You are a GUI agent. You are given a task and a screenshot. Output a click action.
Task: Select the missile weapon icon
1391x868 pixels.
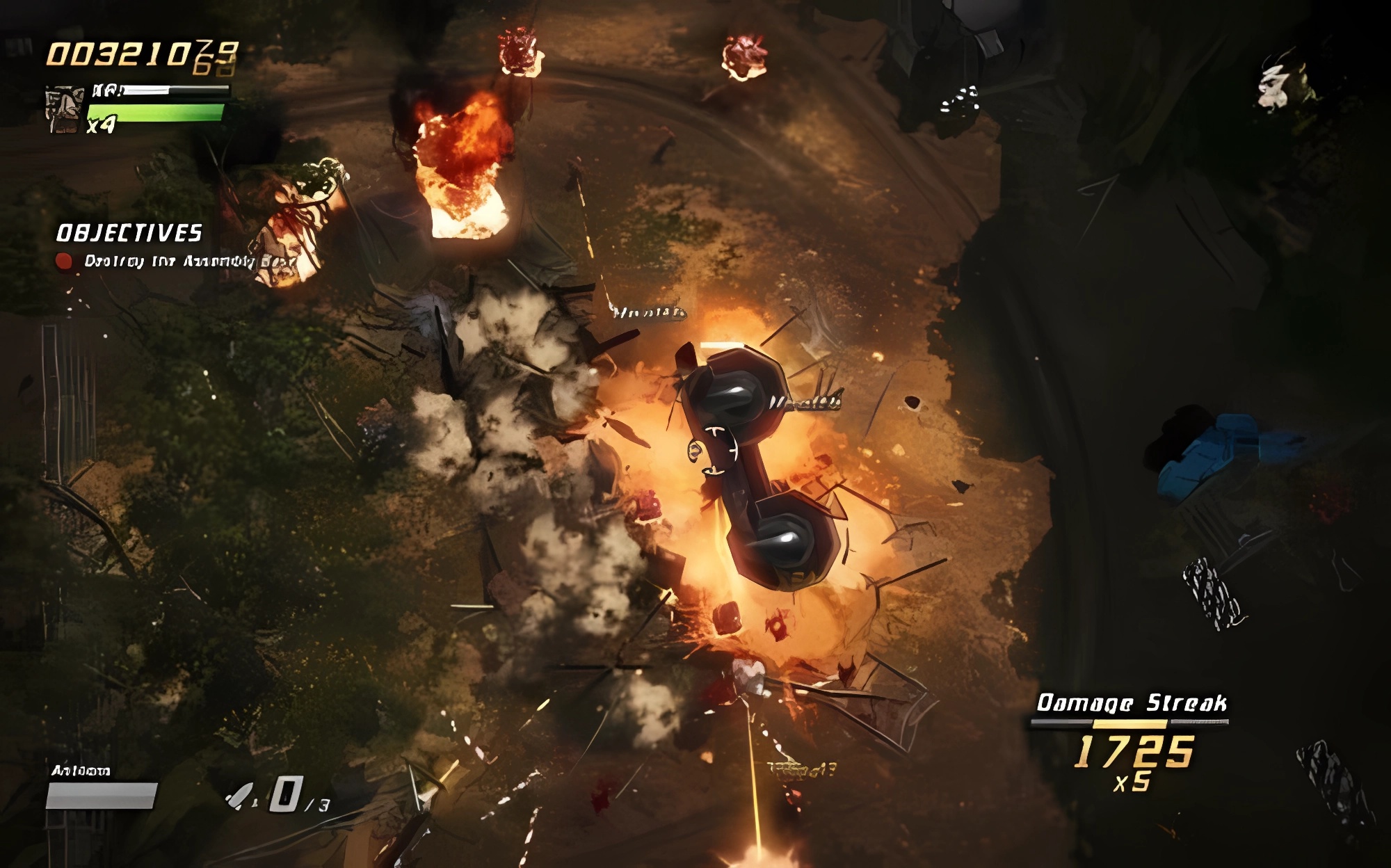(x=241, y=796)
